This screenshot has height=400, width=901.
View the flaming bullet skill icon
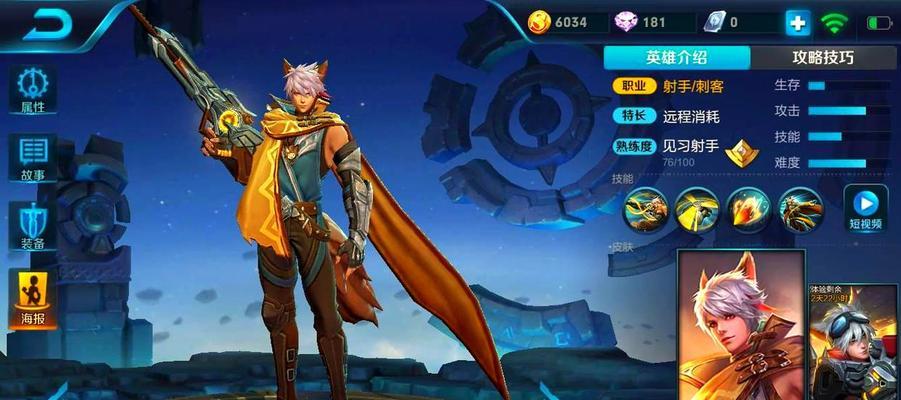[x=748, y=209]
